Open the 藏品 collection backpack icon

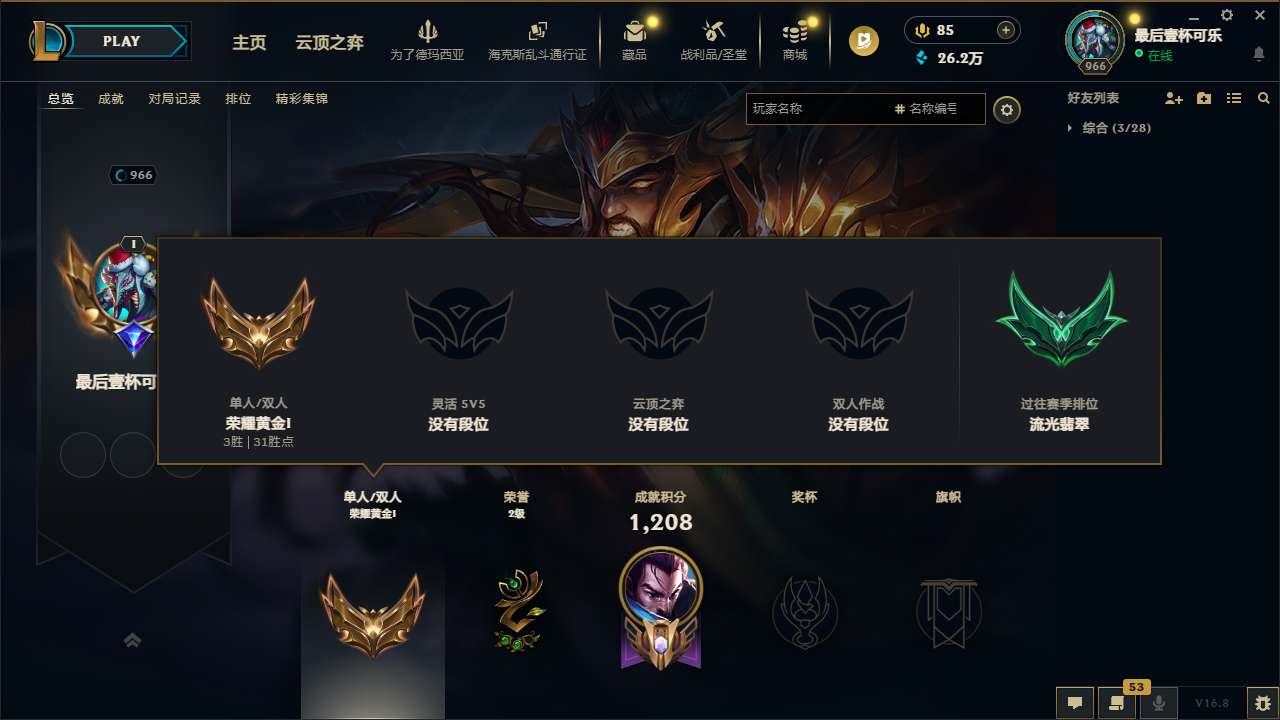coord(636,33)
